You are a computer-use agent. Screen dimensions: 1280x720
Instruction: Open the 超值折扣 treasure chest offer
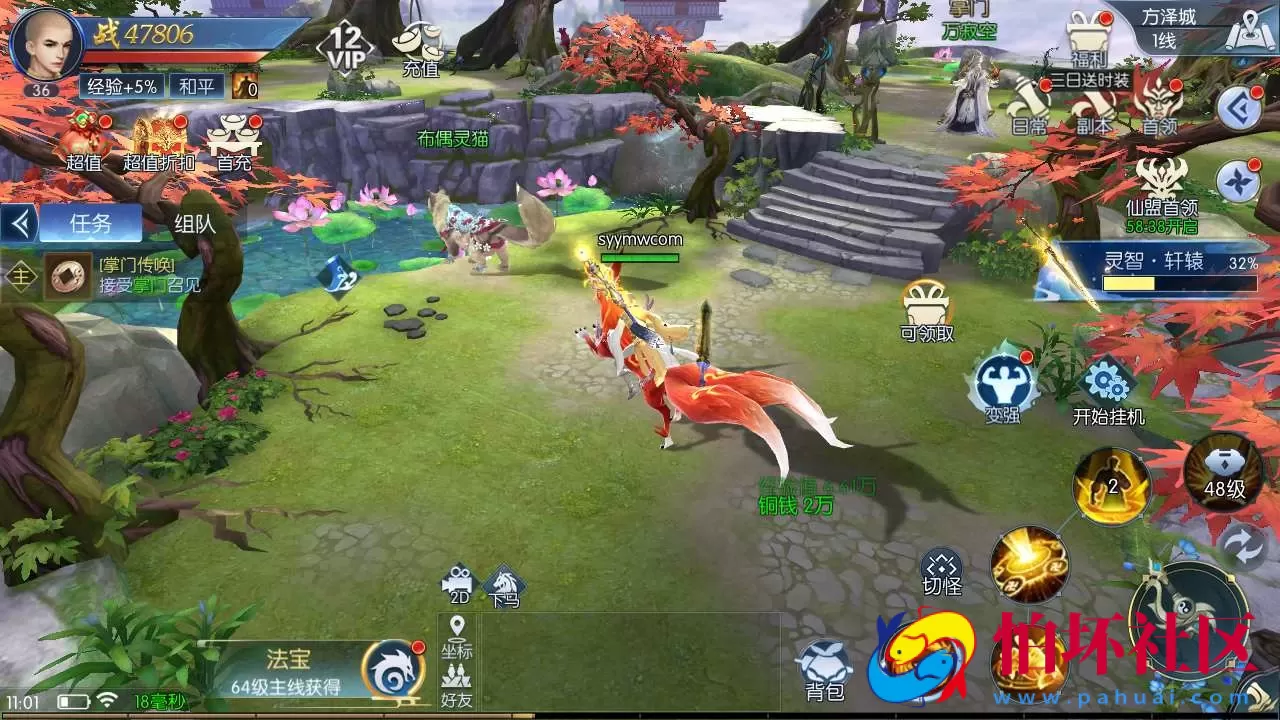pyautogui.click(x=159, y=141)
